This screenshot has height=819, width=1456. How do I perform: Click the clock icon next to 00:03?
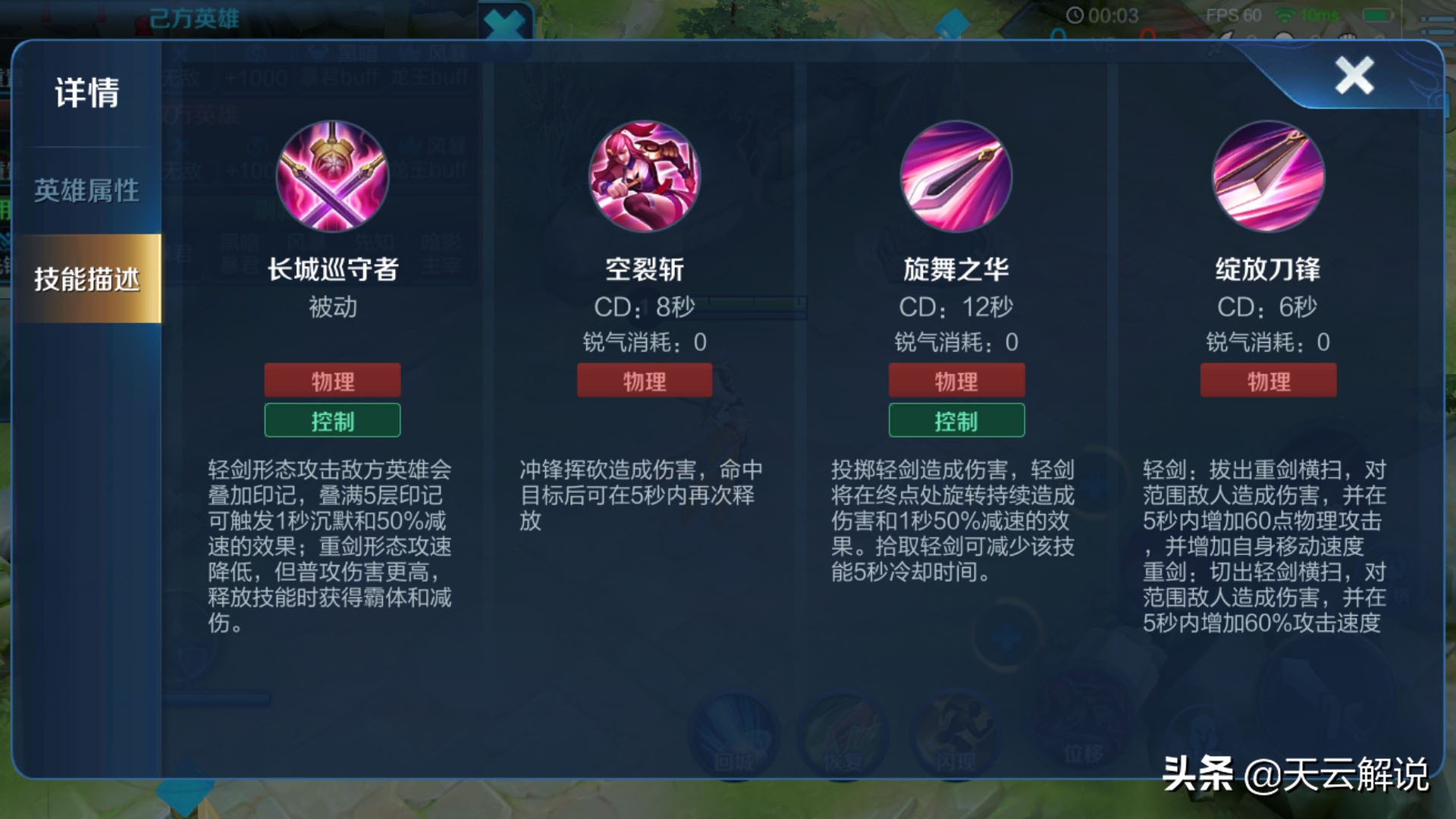click(x=1075, y=15)
